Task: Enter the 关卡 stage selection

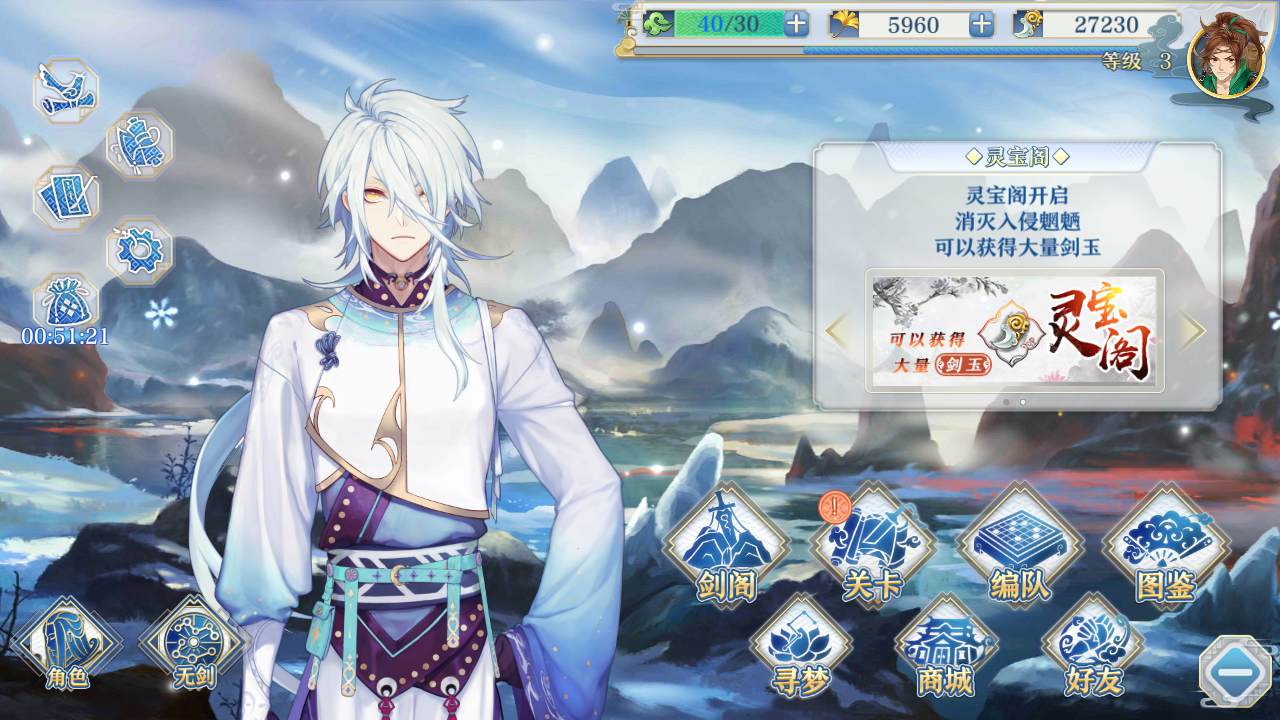Action: [x=868, y=545]
